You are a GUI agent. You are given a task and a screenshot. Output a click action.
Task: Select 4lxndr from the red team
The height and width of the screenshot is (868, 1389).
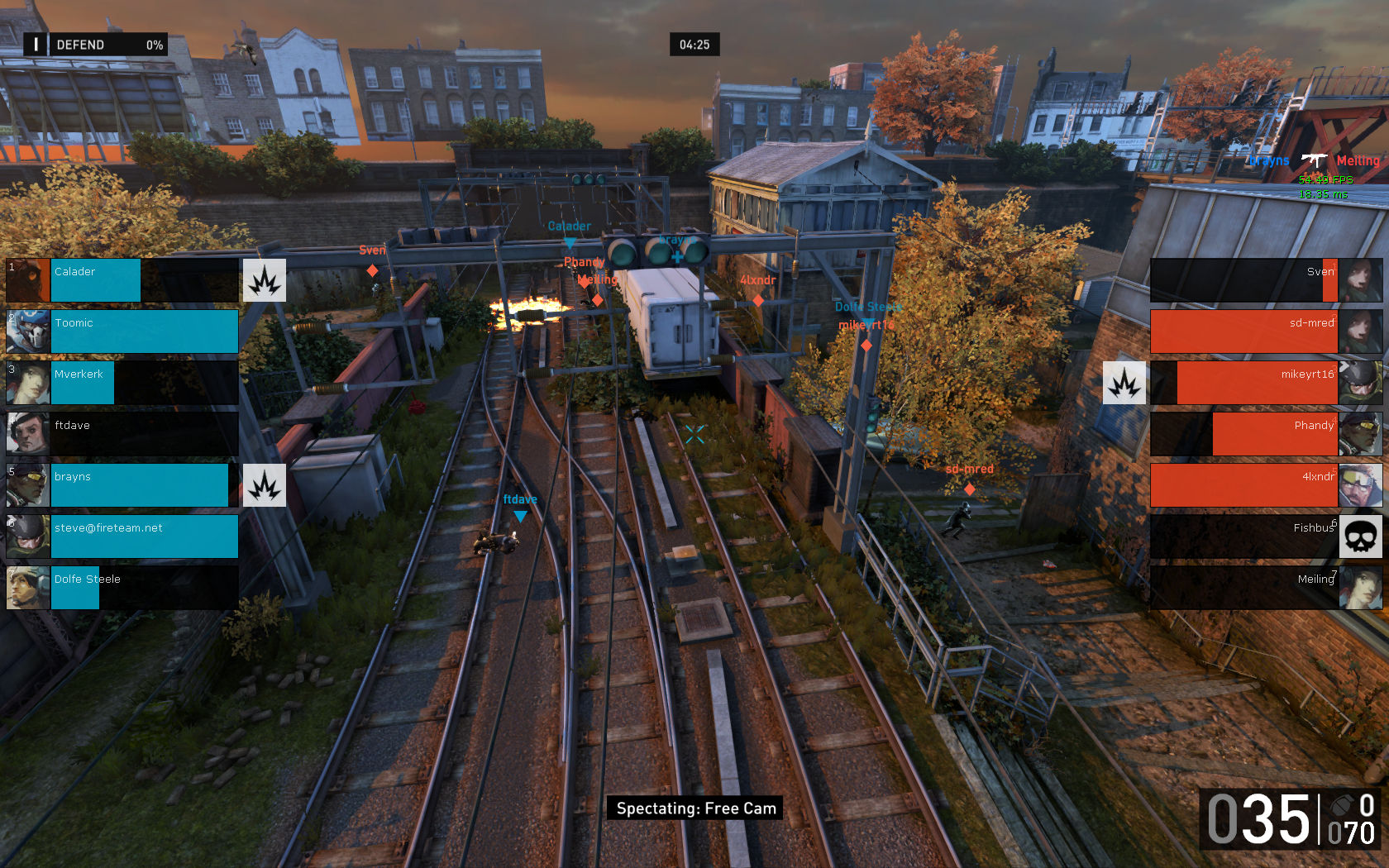click(1265, 485)
